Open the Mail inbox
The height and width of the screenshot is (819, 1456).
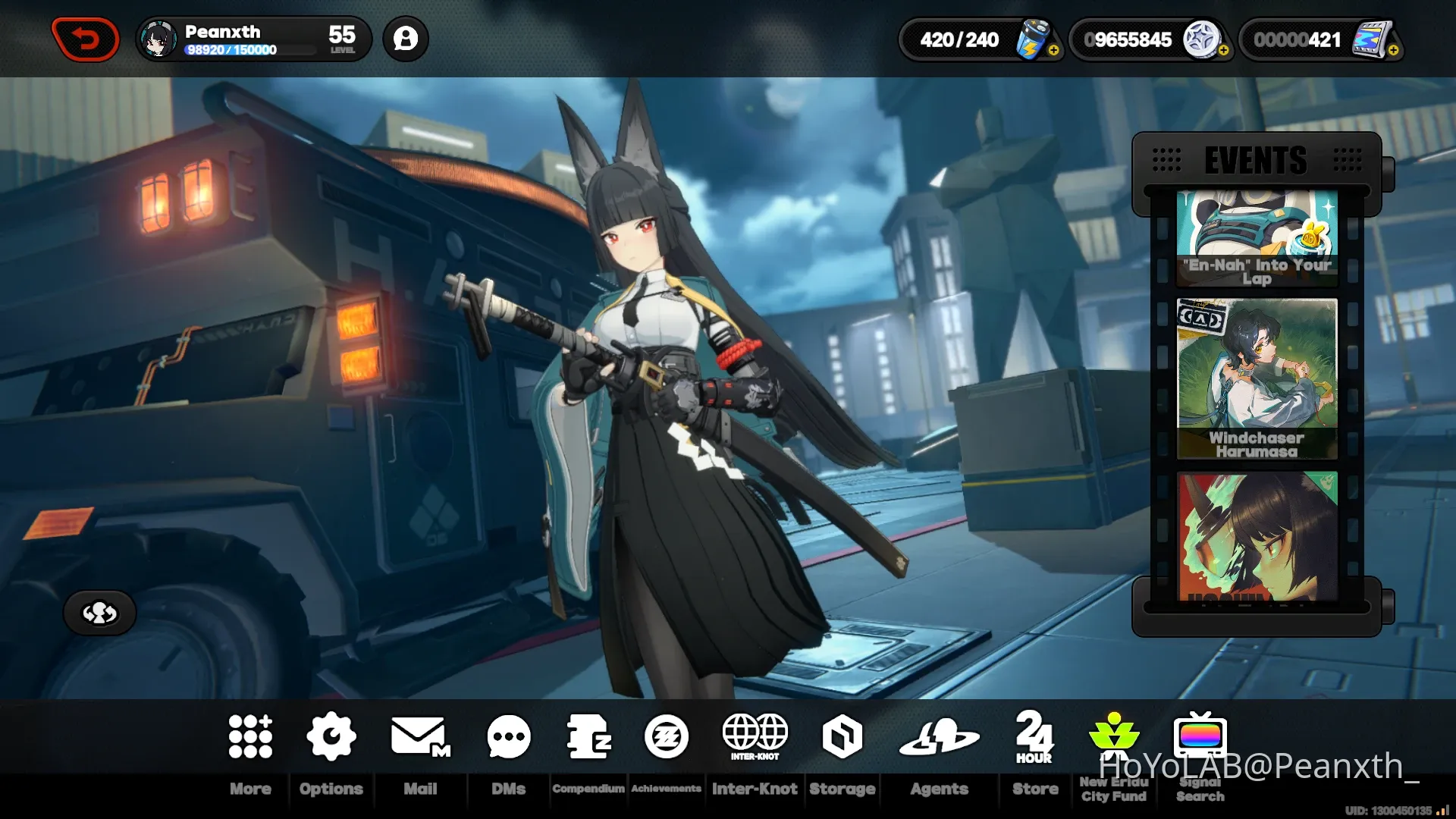coord(419,736)
